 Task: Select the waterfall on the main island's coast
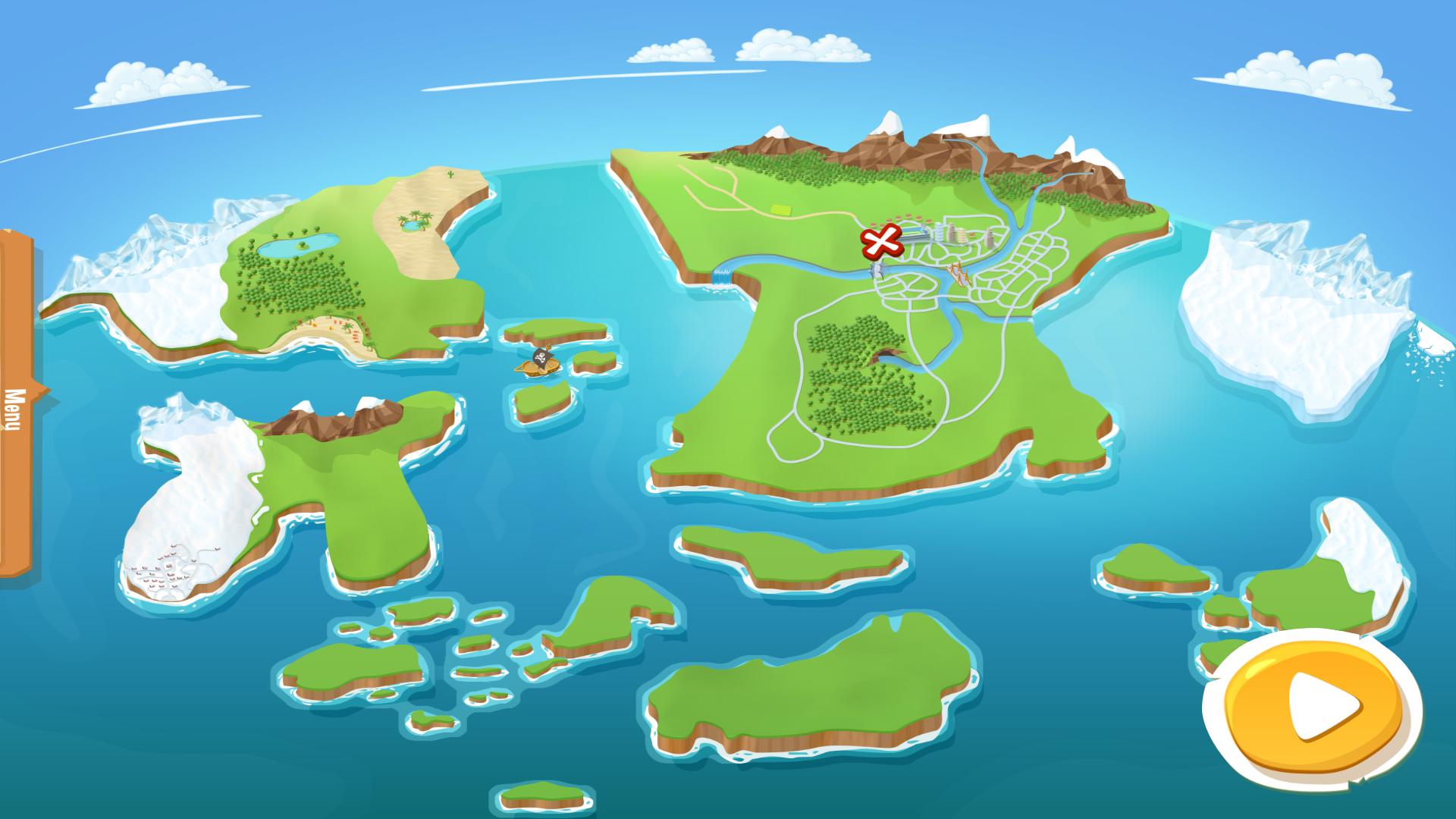click(x=721, y=279)
